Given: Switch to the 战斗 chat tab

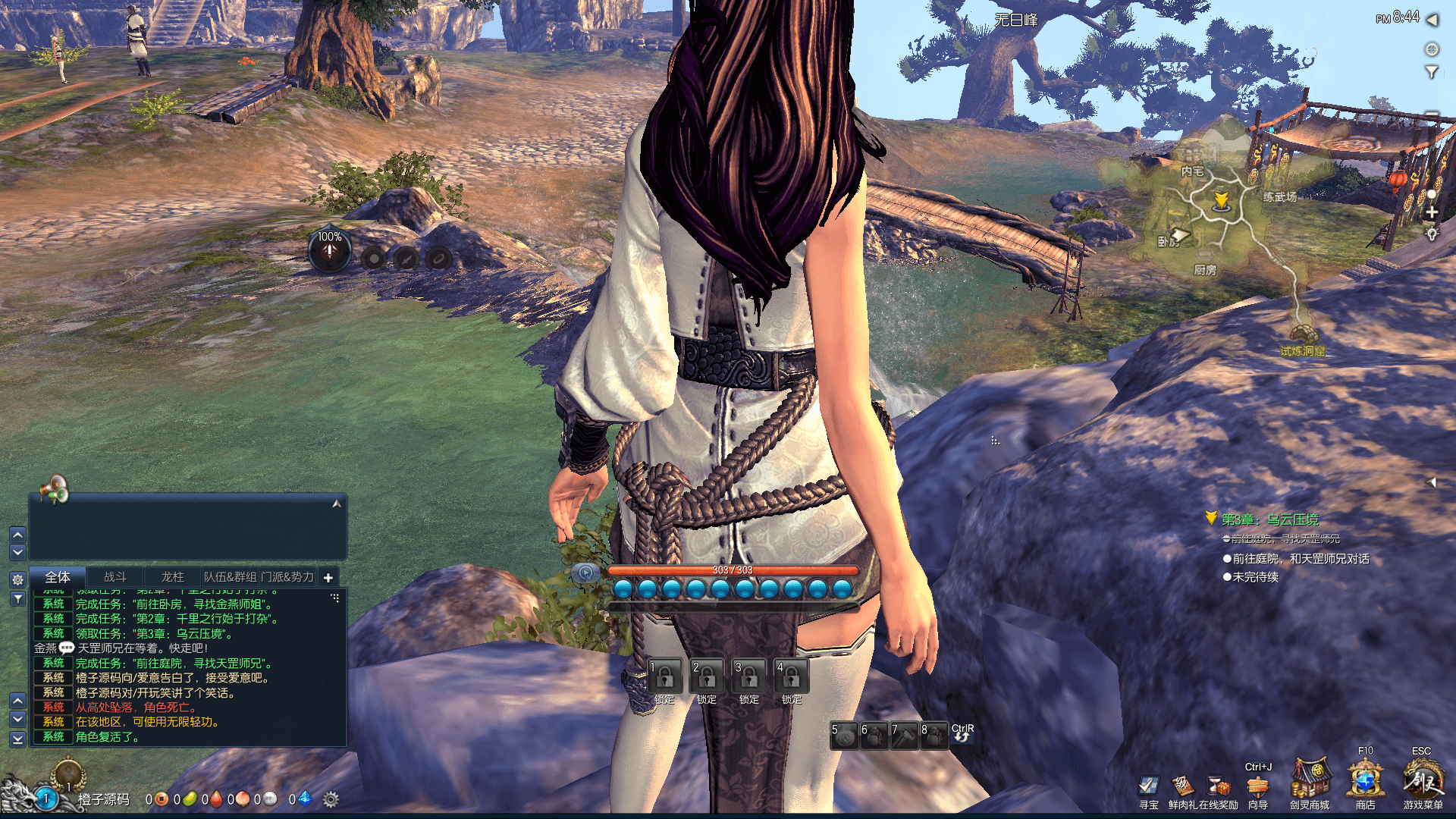Looking at the screenshot, I should (115, 577).
